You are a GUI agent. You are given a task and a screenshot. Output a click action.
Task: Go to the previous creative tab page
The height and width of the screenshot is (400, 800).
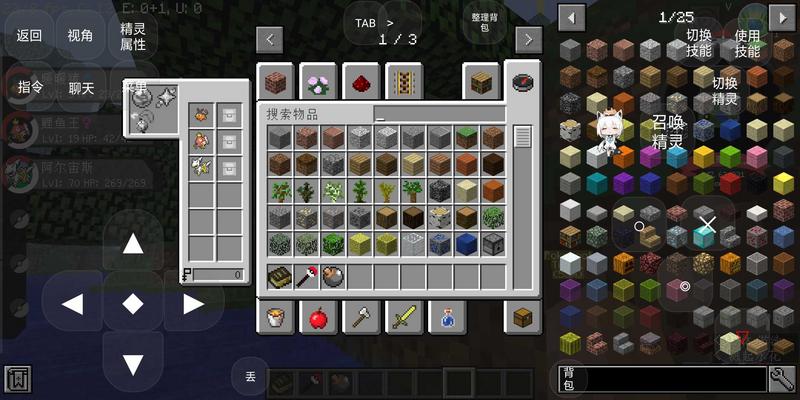[x=269, y=39]
